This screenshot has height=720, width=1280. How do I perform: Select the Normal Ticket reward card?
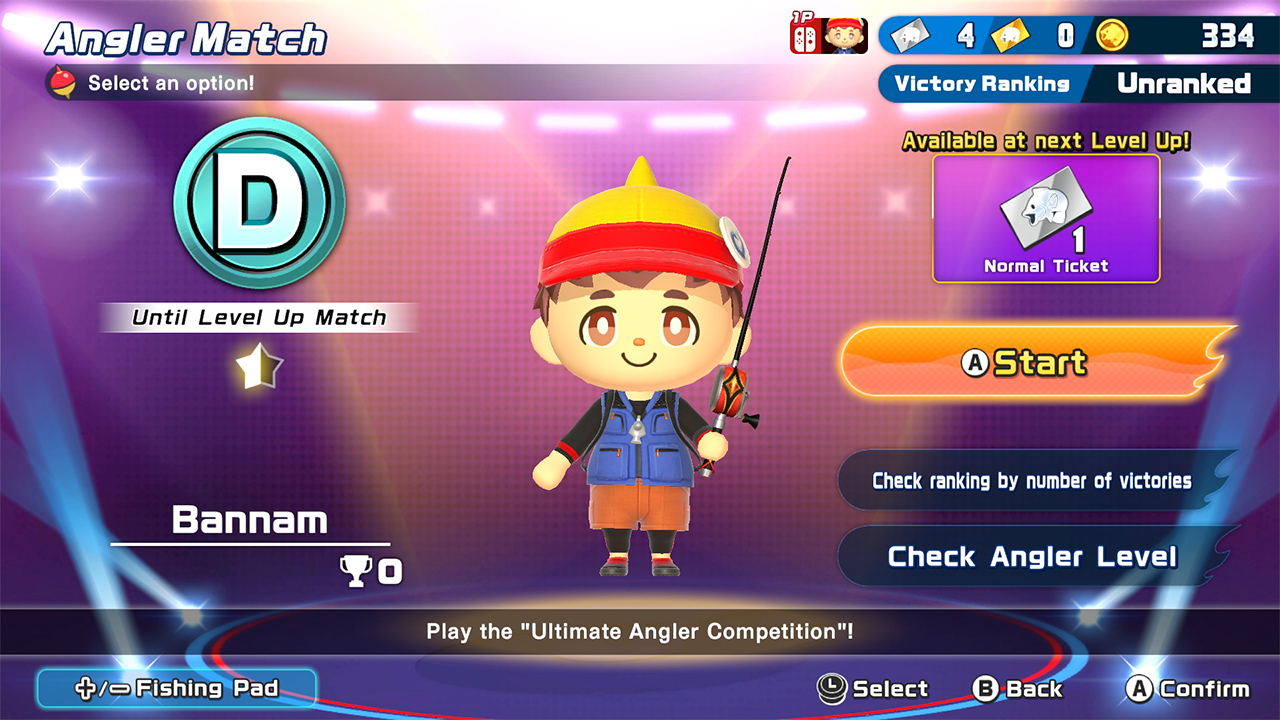pos(1046,218)
